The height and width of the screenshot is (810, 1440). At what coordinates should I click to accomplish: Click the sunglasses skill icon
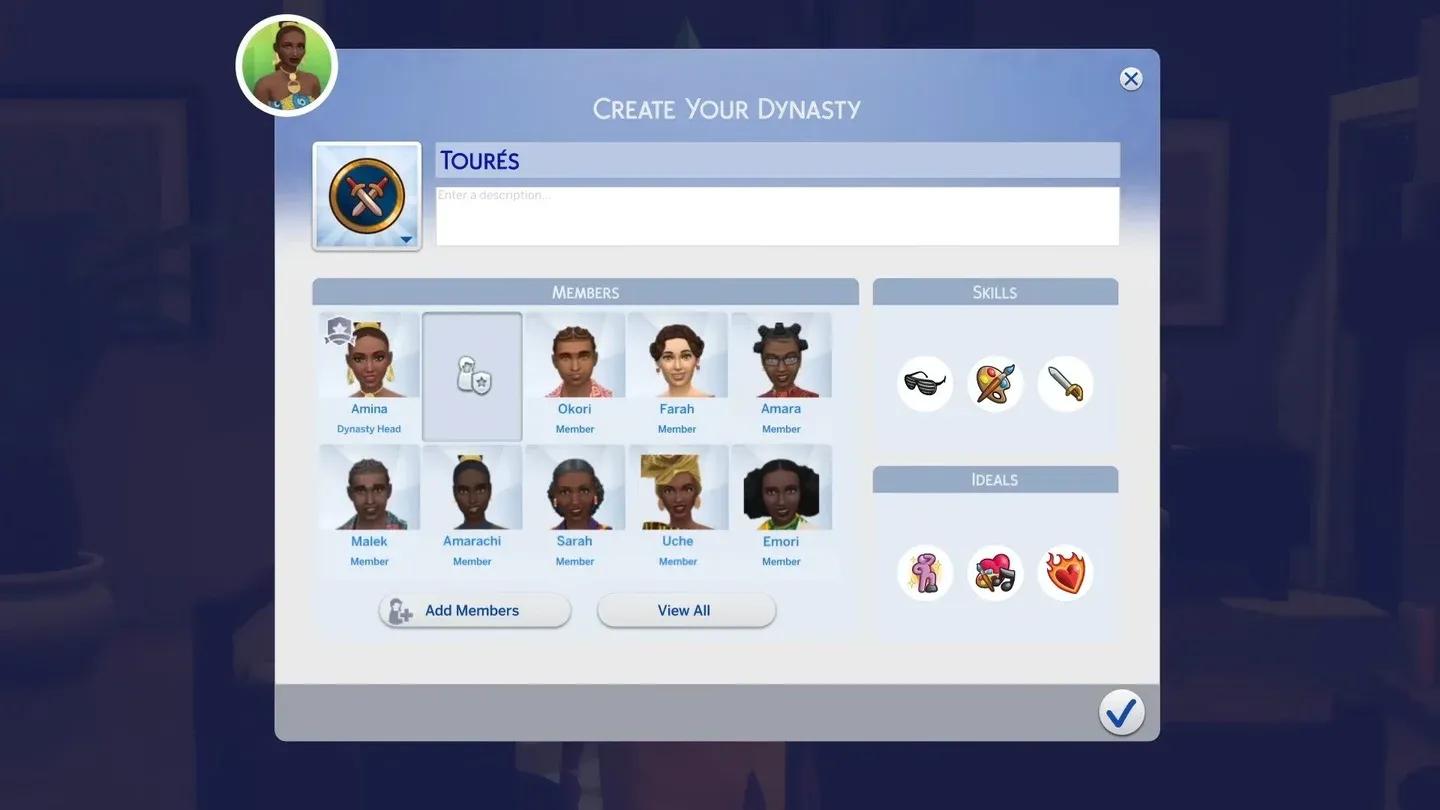(925, 384)
